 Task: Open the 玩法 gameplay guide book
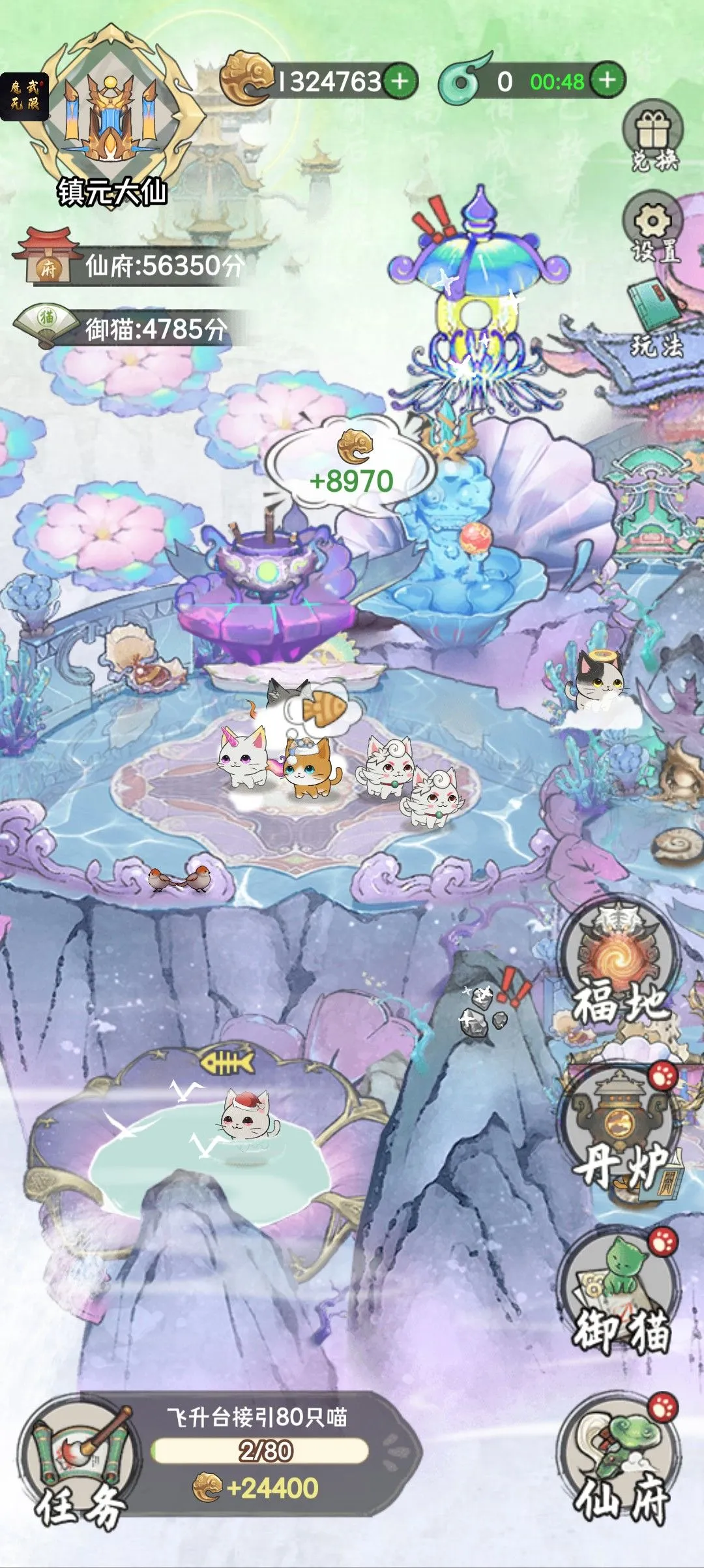[x=654, y=318]
